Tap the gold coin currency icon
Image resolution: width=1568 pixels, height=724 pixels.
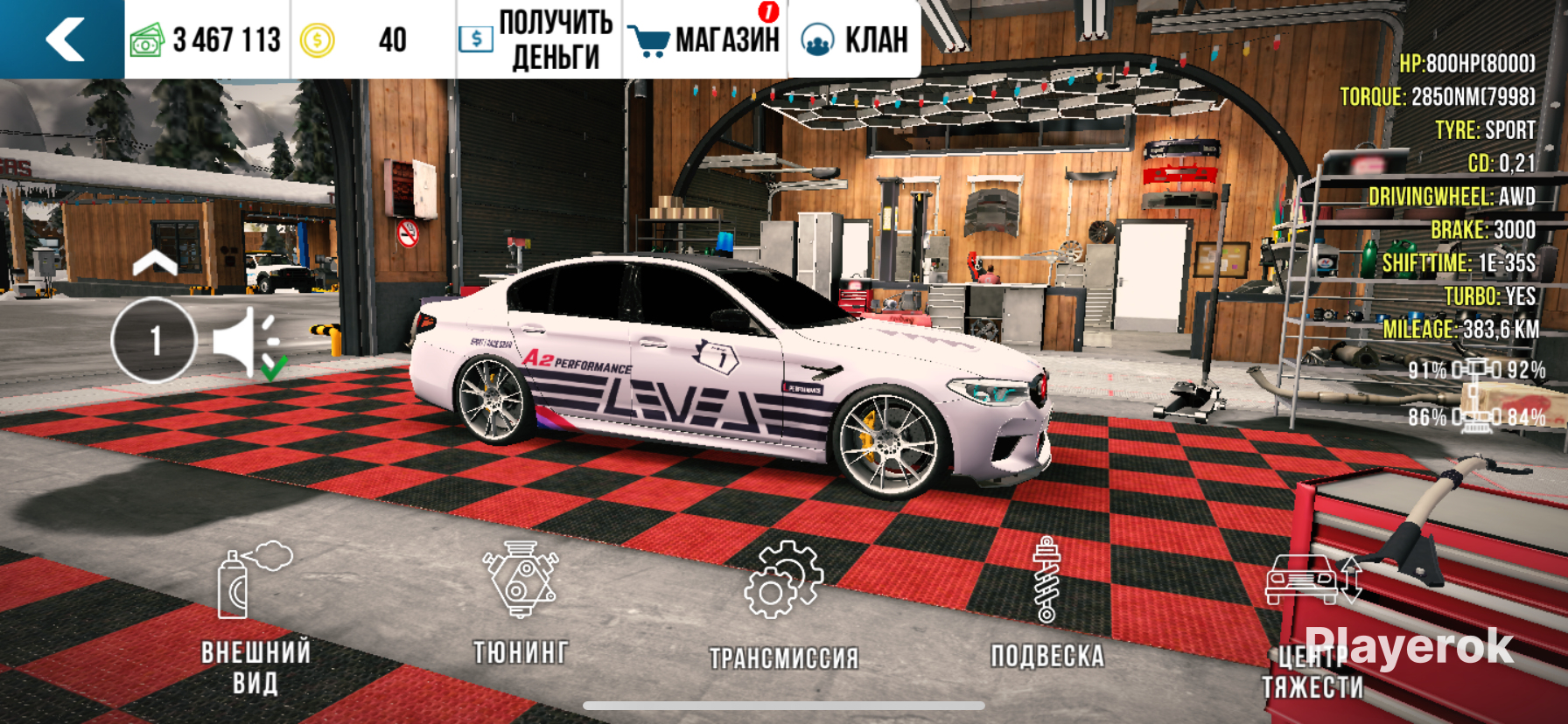click(x=317, y=37)
